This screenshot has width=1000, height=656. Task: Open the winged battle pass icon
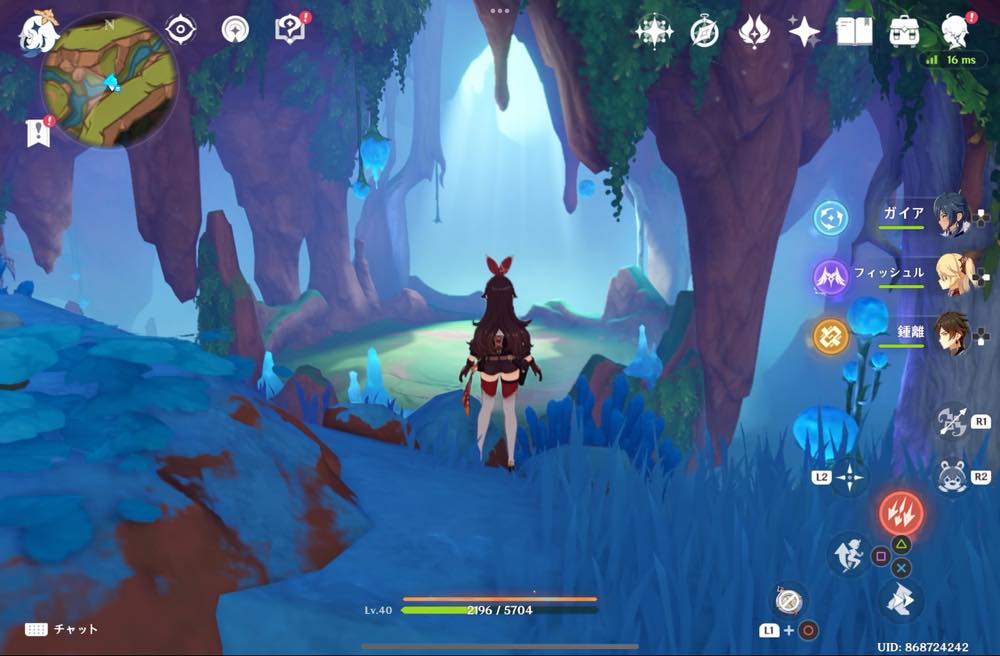[x=753, y=32]
